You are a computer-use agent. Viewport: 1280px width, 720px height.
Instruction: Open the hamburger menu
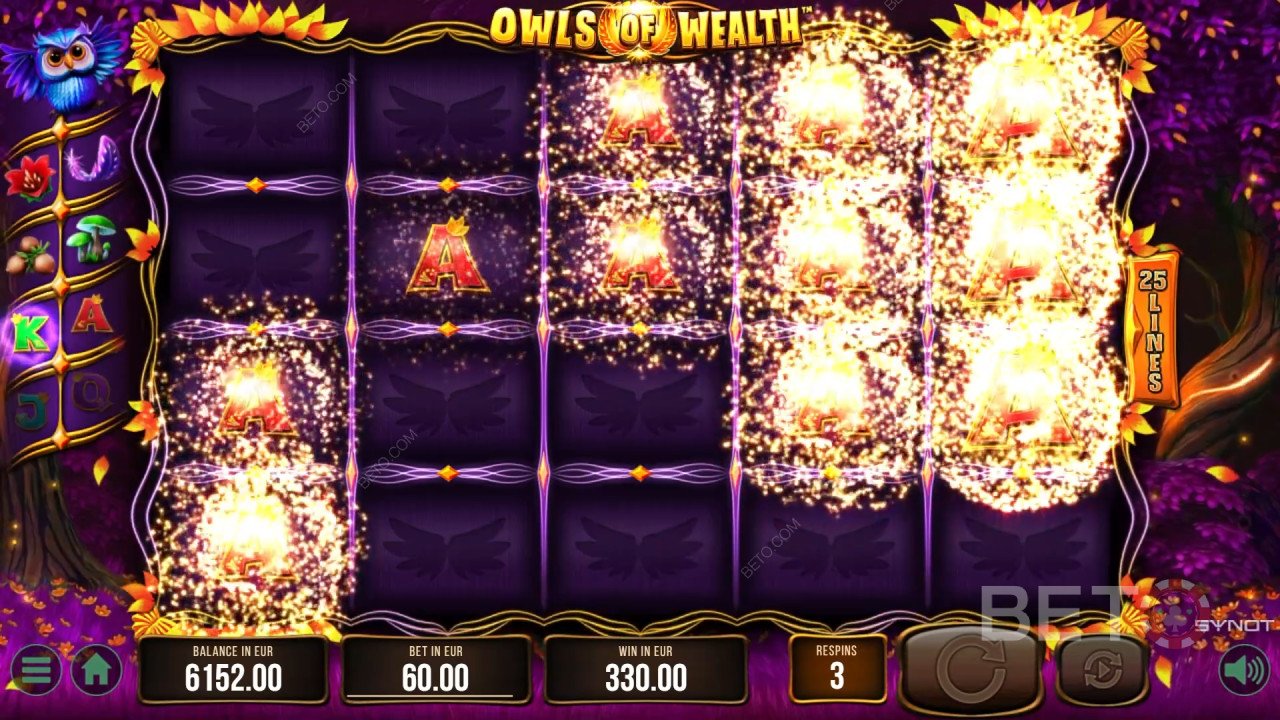pos(36,670)
